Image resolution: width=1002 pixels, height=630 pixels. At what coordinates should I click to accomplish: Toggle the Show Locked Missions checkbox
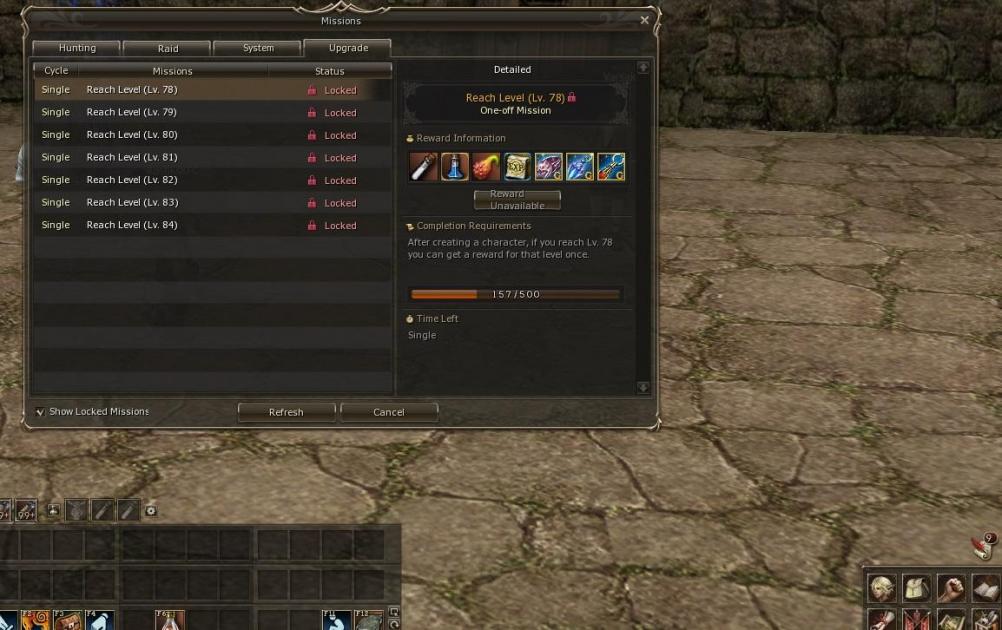40,412
